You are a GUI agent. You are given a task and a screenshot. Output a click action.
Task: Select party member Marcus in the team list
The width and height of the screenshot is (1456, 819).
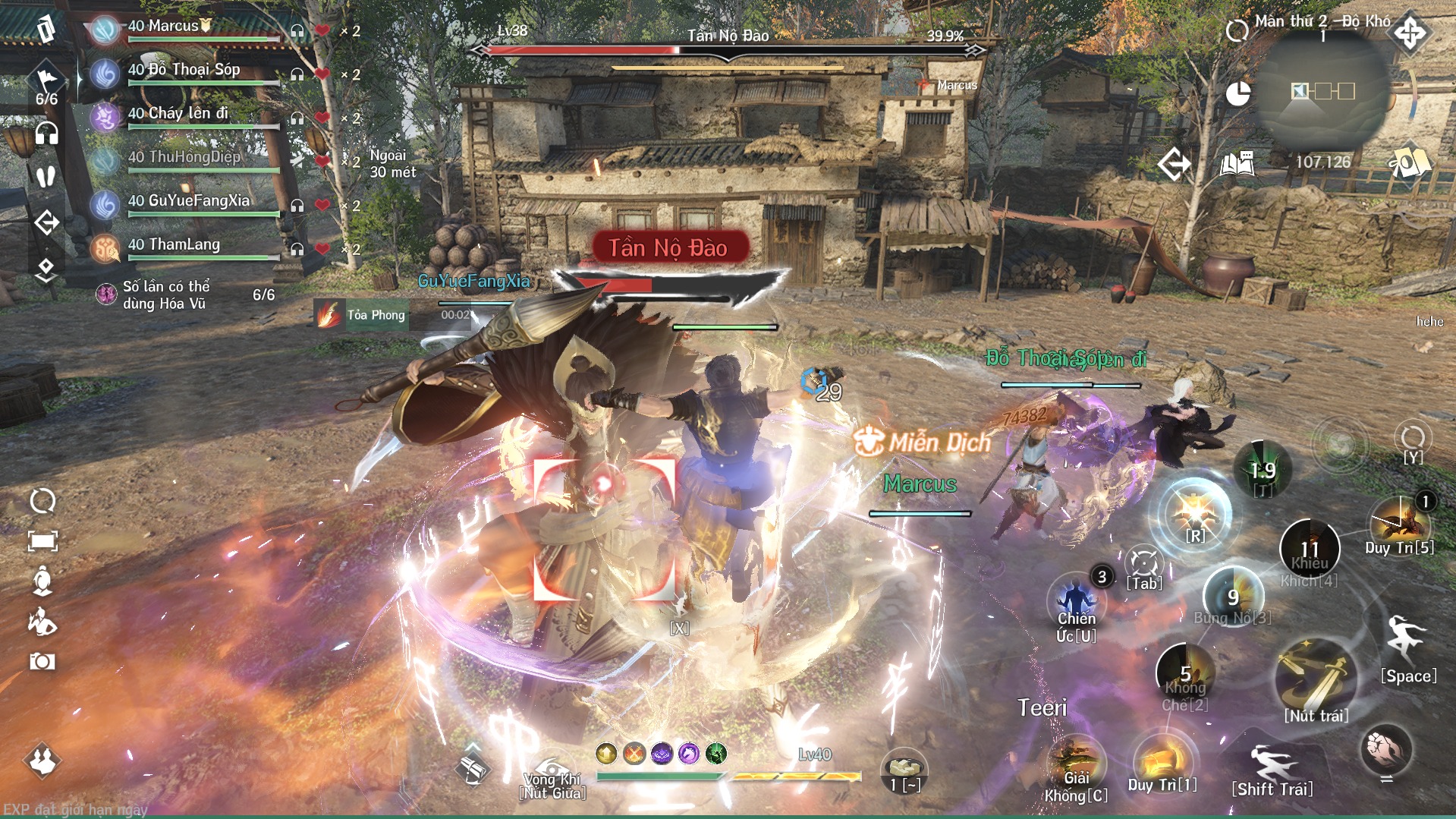click(182, 29)
